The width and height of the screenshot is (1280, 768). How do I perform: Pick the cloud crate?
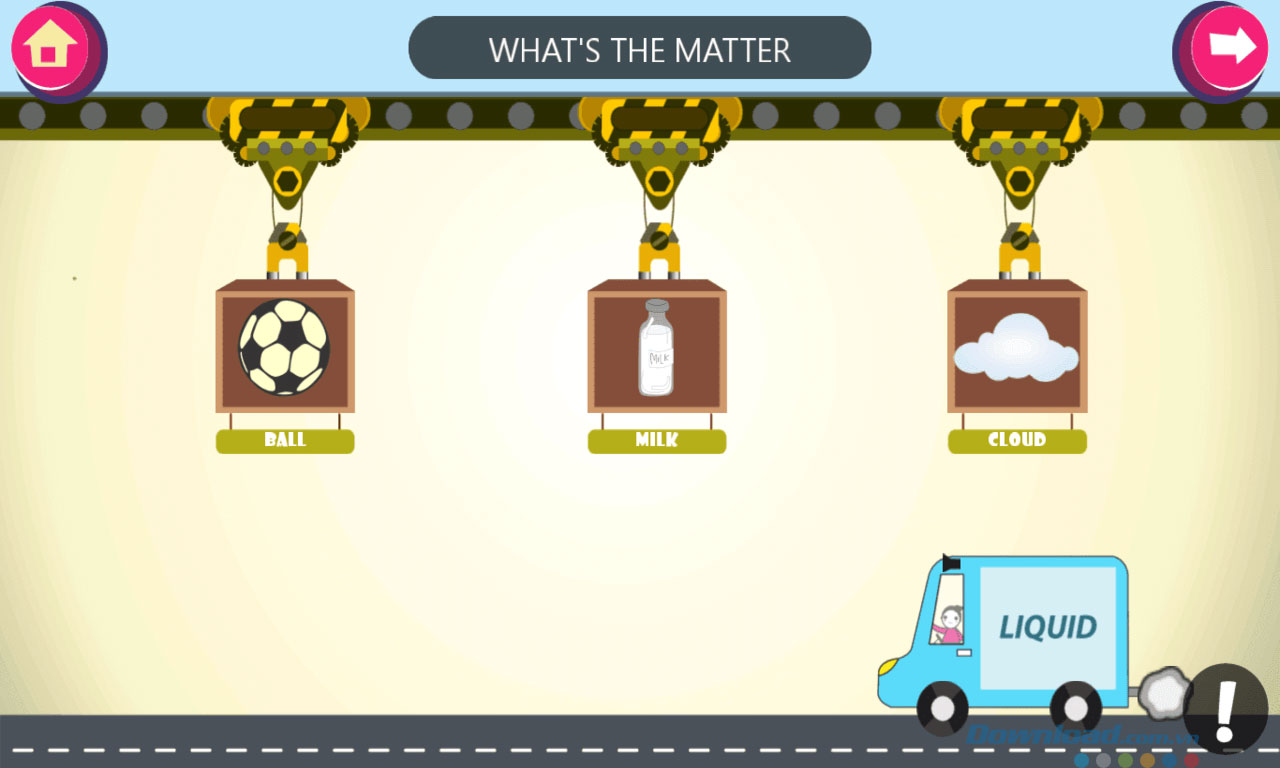(1016, 348)
